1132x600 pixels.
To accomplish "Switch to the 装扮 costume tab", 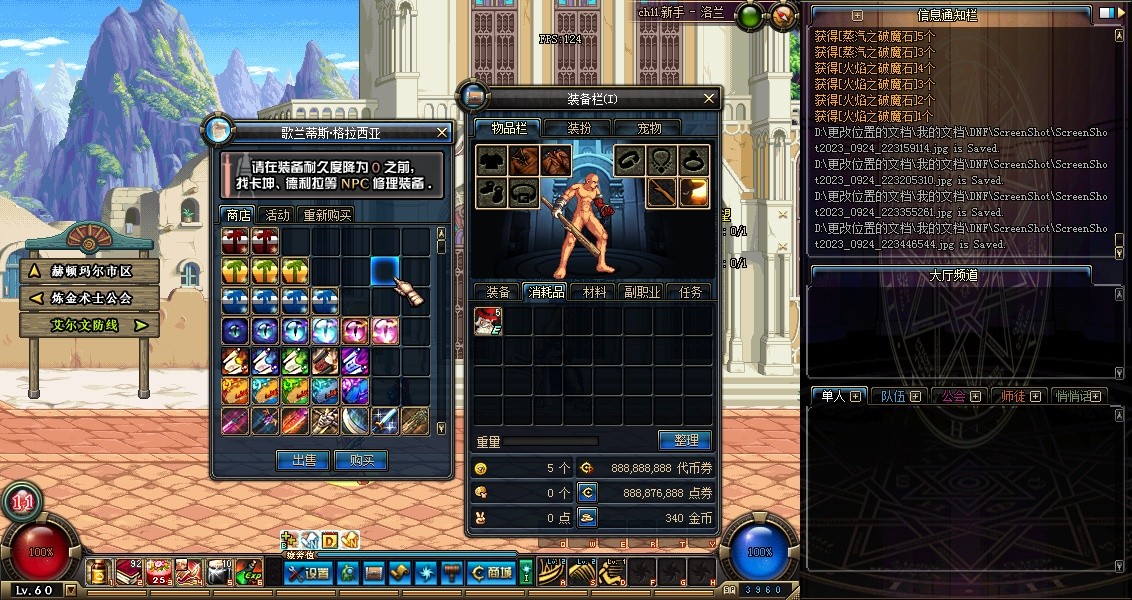I will pos(579,128).
